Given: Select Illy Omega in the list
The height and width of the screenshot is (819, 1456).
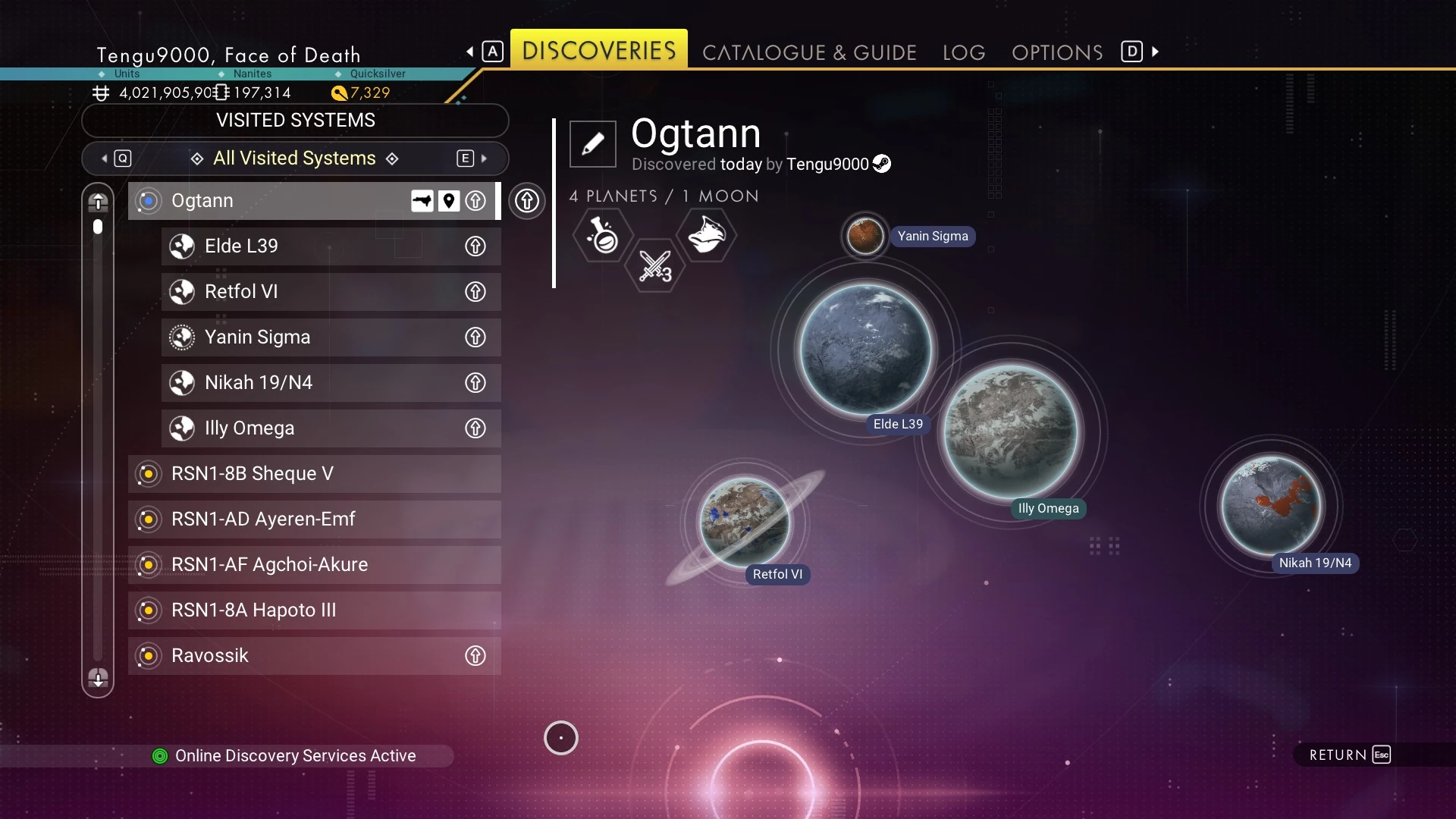Looking at the screenshot, I should pos(318,428).
